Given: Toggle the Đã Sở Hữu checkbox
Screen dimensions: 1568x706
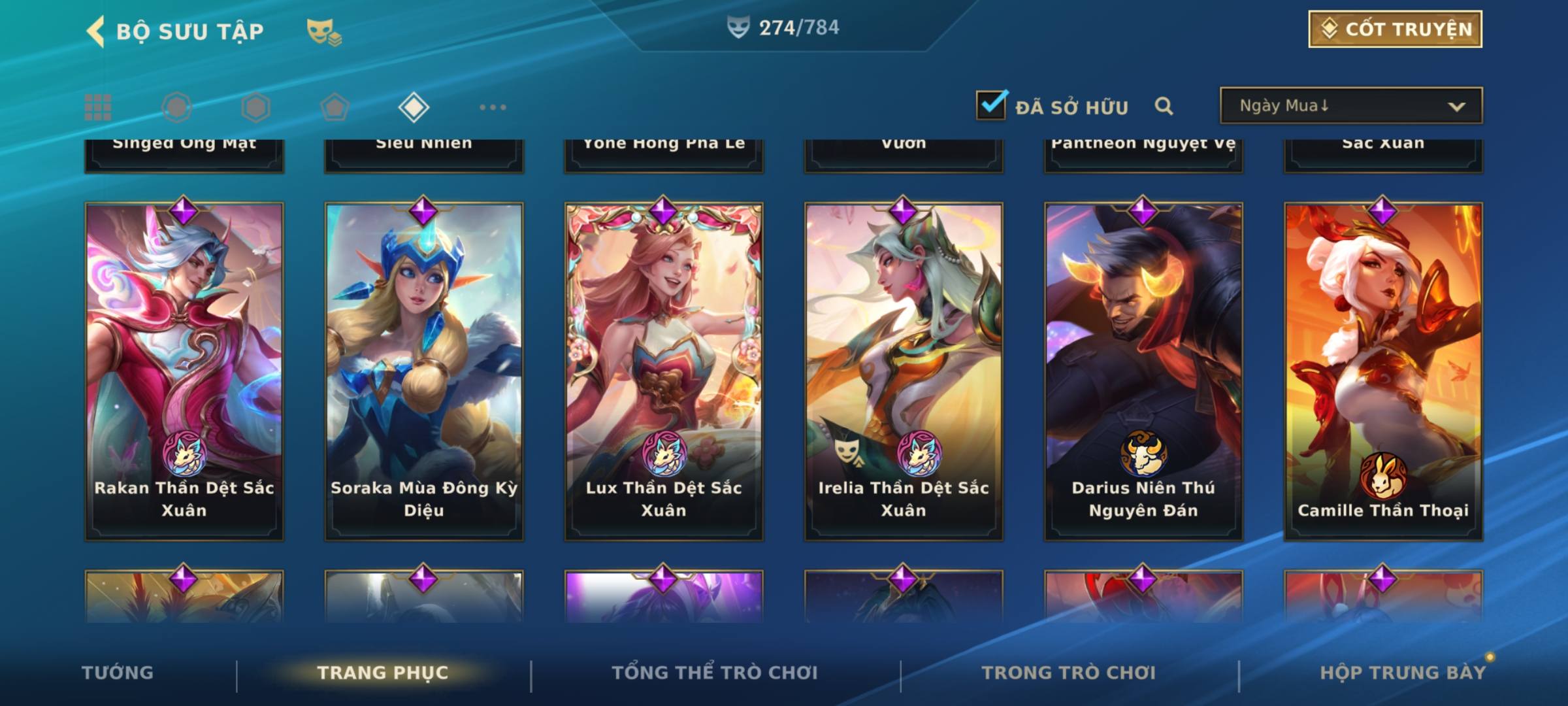Looking at the screenshot, I should tap(991, 105).
